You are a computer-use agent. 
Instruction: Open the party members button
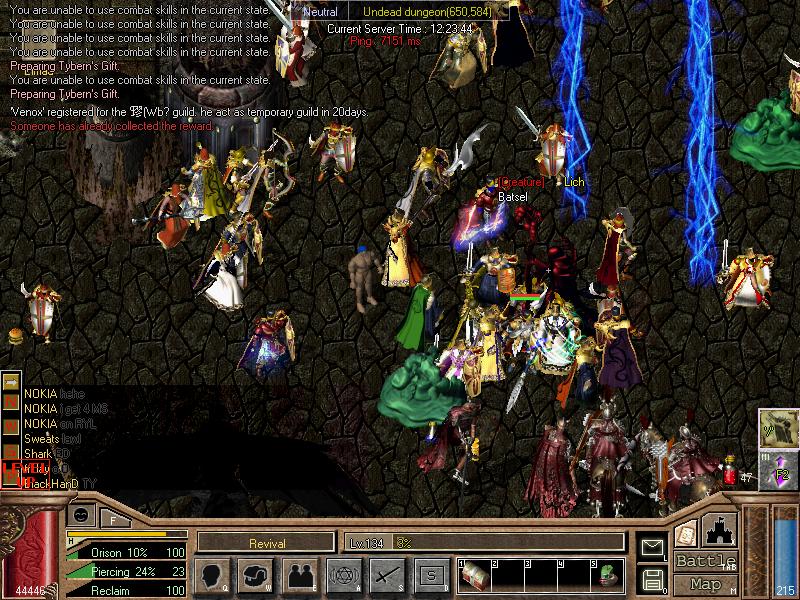(x=299, y=575)
